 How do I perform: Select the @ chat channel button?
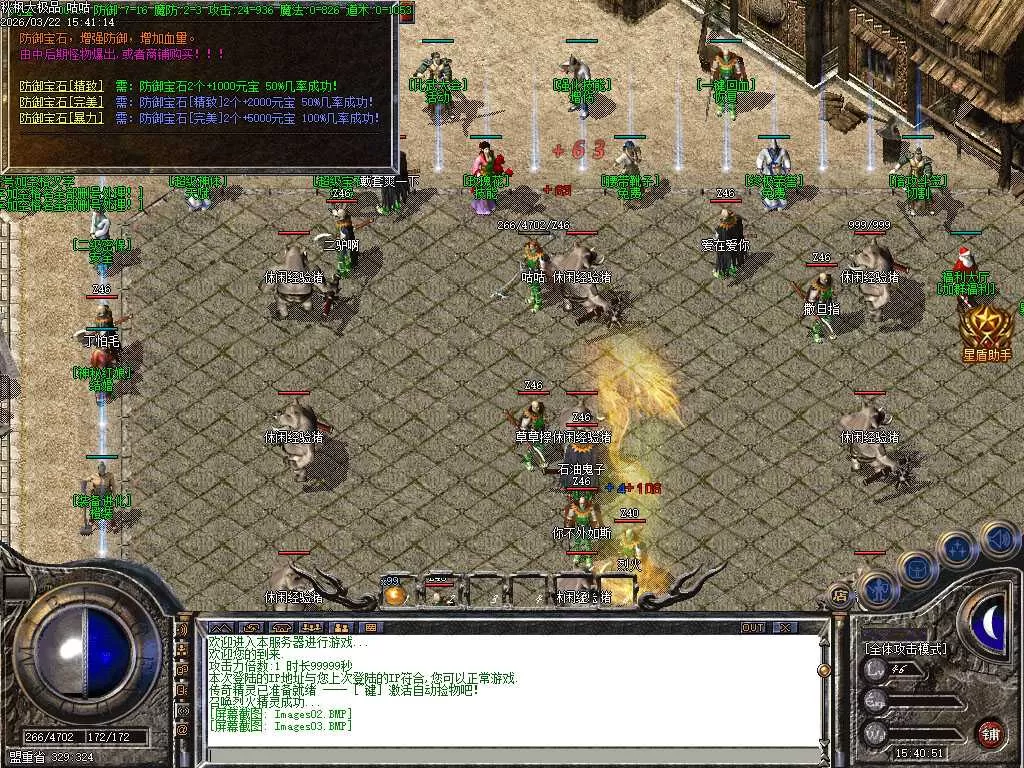pyautogui.click(x=182, y=730)
